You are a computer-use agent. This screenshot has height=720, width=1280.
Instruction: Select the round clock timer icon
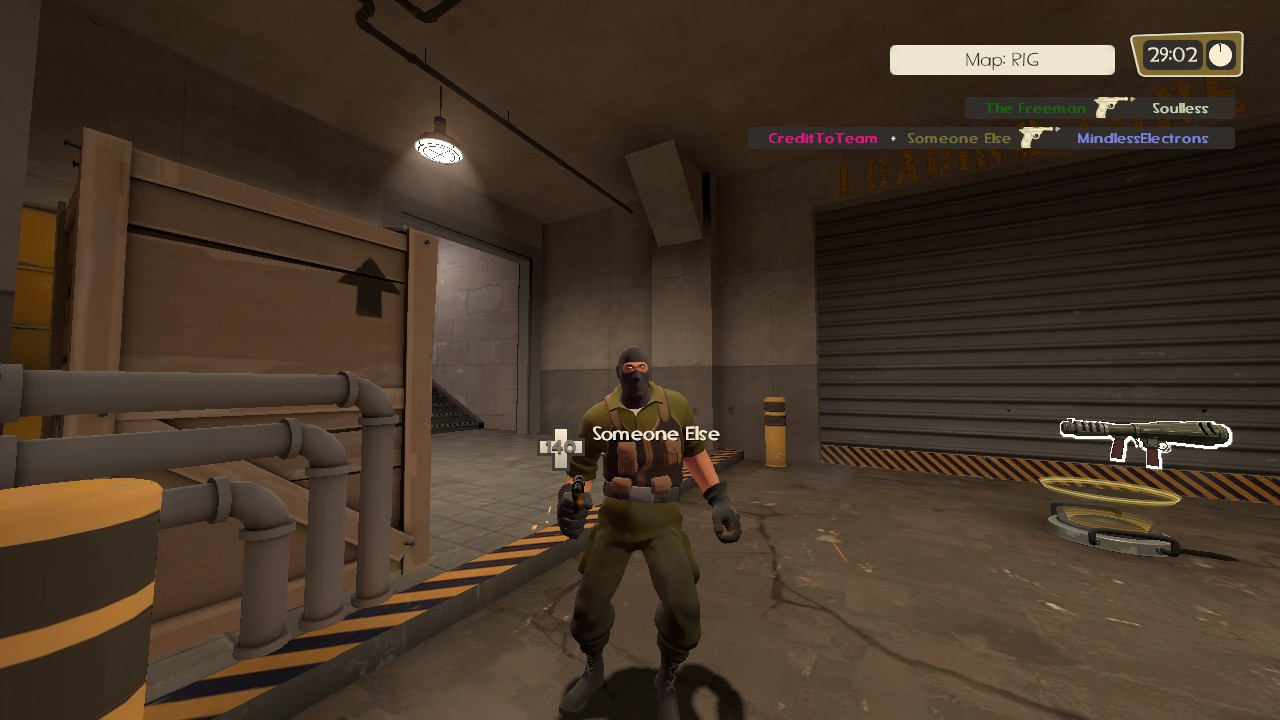1222,55
